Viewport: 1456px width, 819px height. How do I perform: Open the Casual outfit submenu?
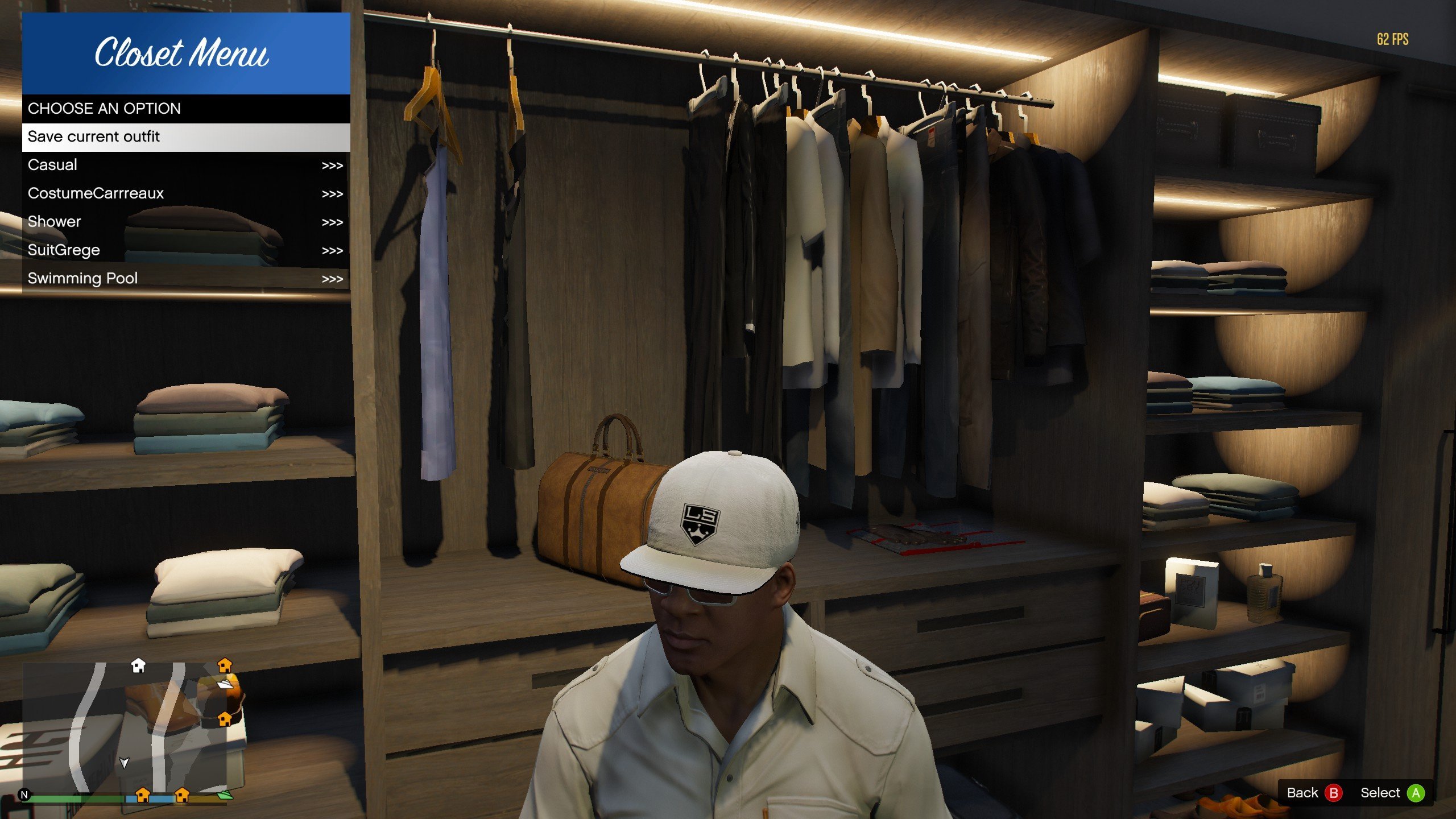(x=185, y=166)
